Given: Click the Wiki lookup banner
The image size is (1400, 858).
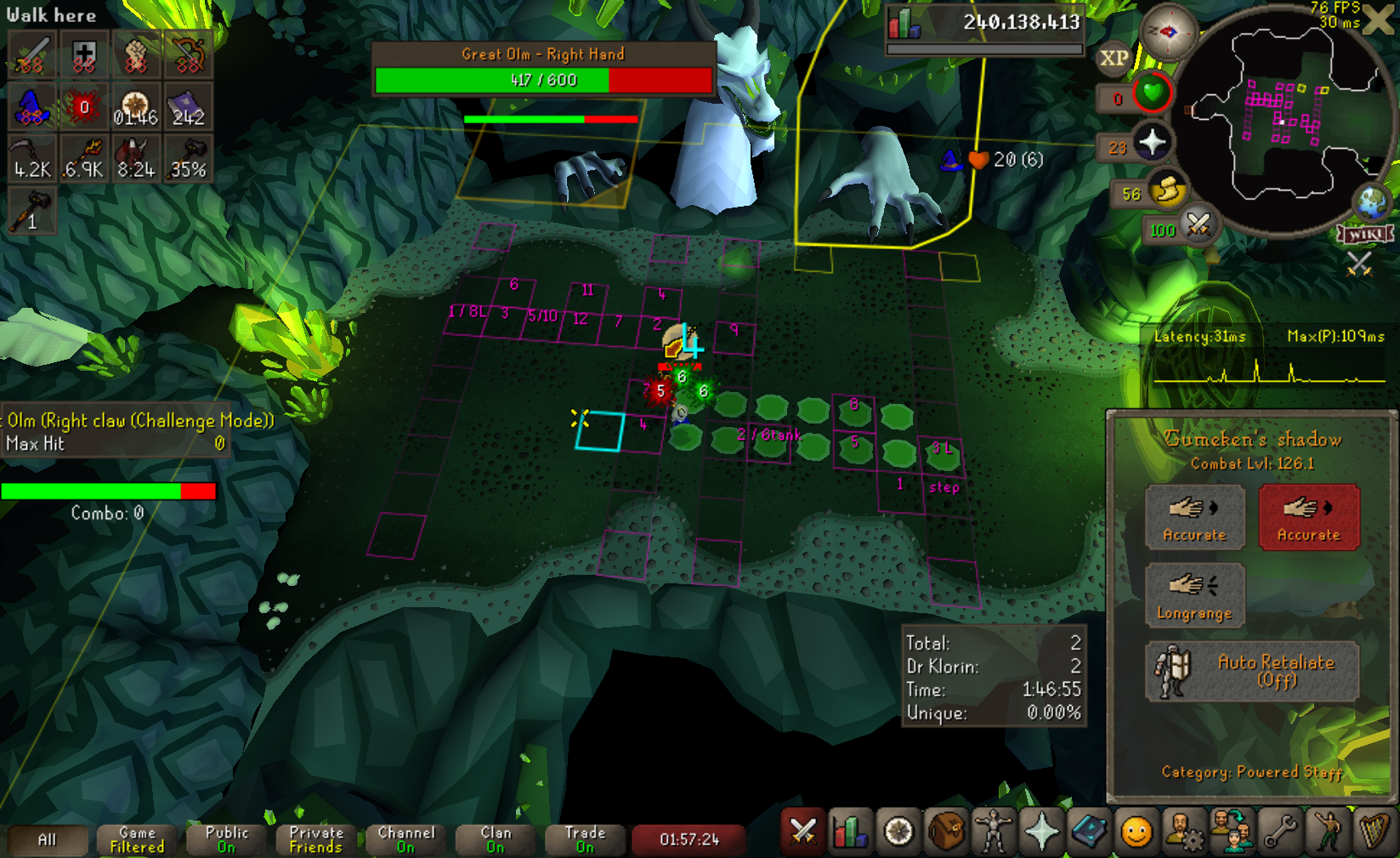Looking at the screenshot, I should point(1364,234).
